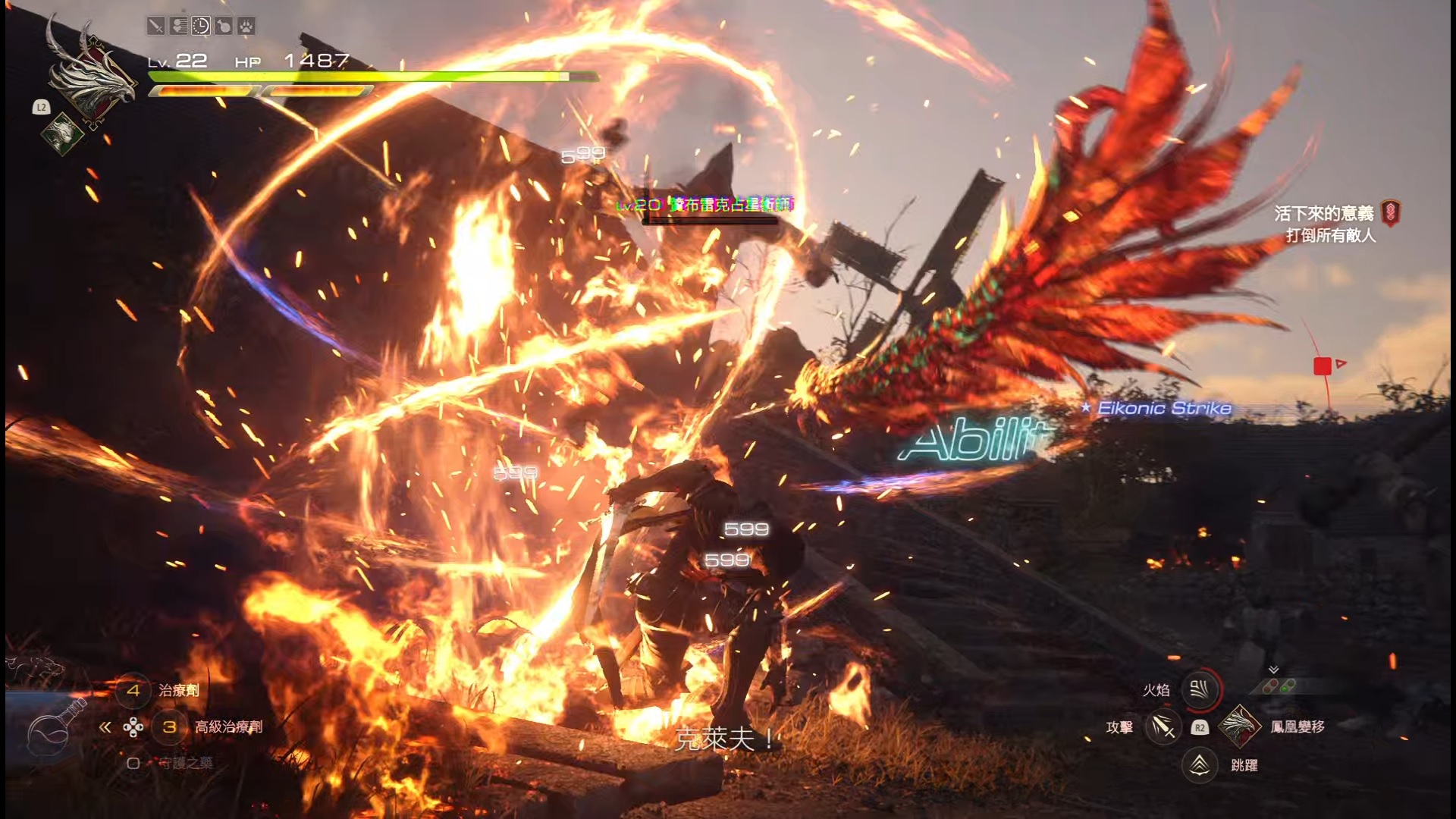Select the sword accessory status icon
Viewport: 1456px width, 819px height.
[155, 27]
